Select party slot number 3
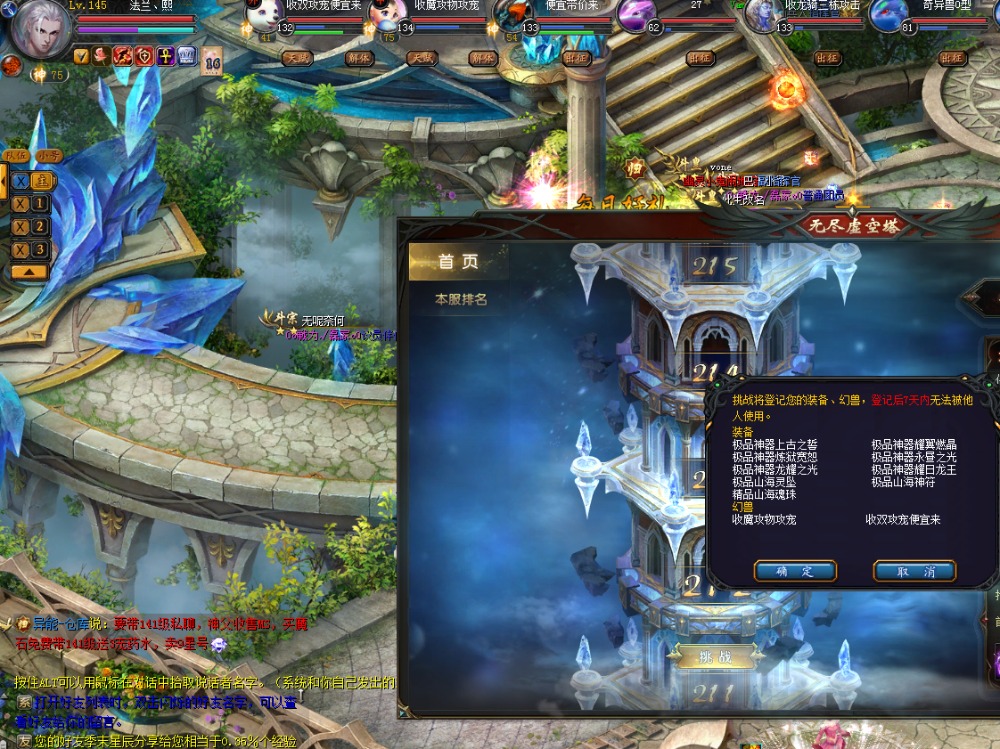The width and height of the screenshot is (1000, 749). 40,249
